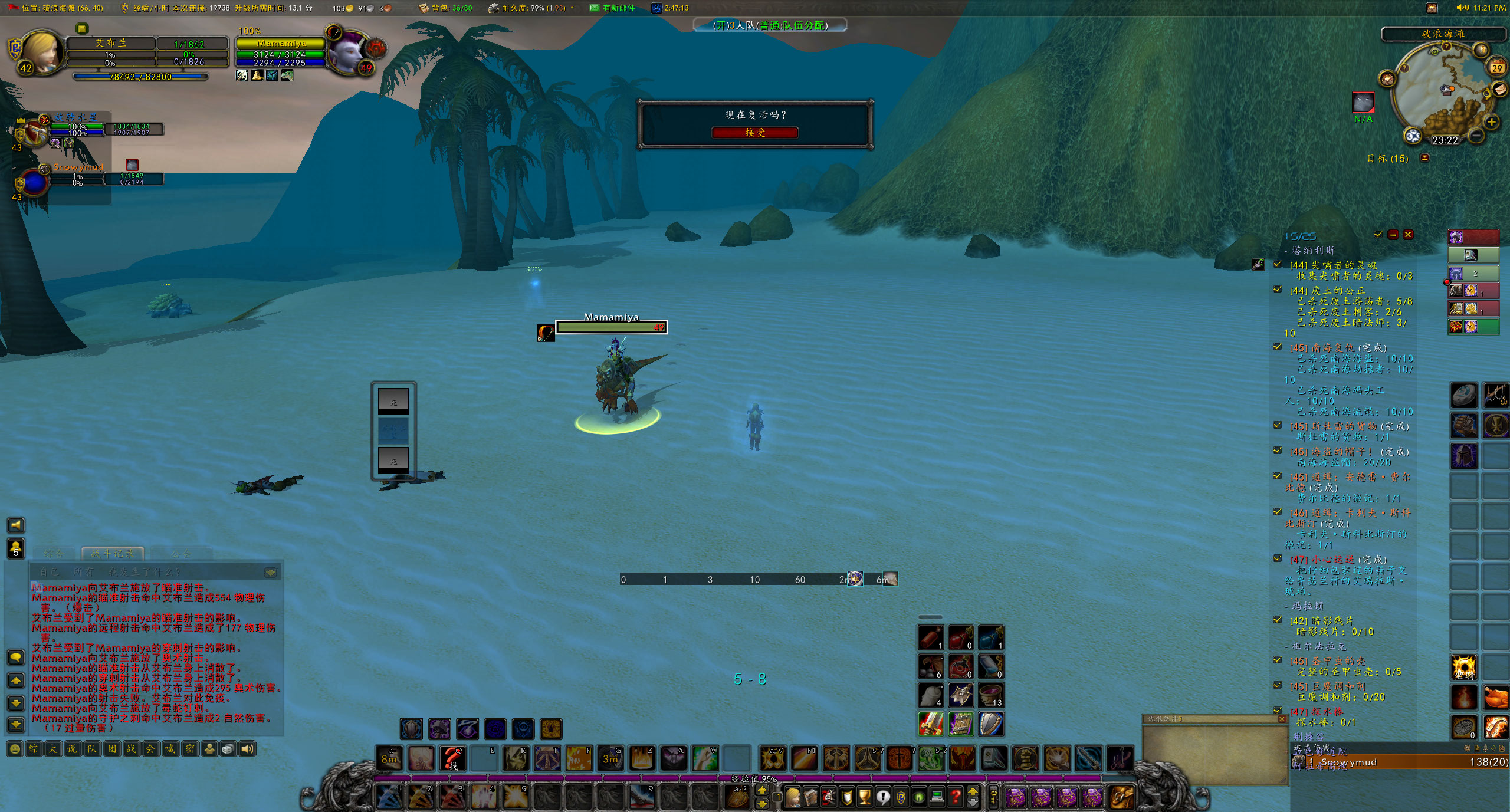Viewport: 1510px width, 812px height.
Task: Open the yellow dropdown arrow in the chat header
Action: coord(271,571)
